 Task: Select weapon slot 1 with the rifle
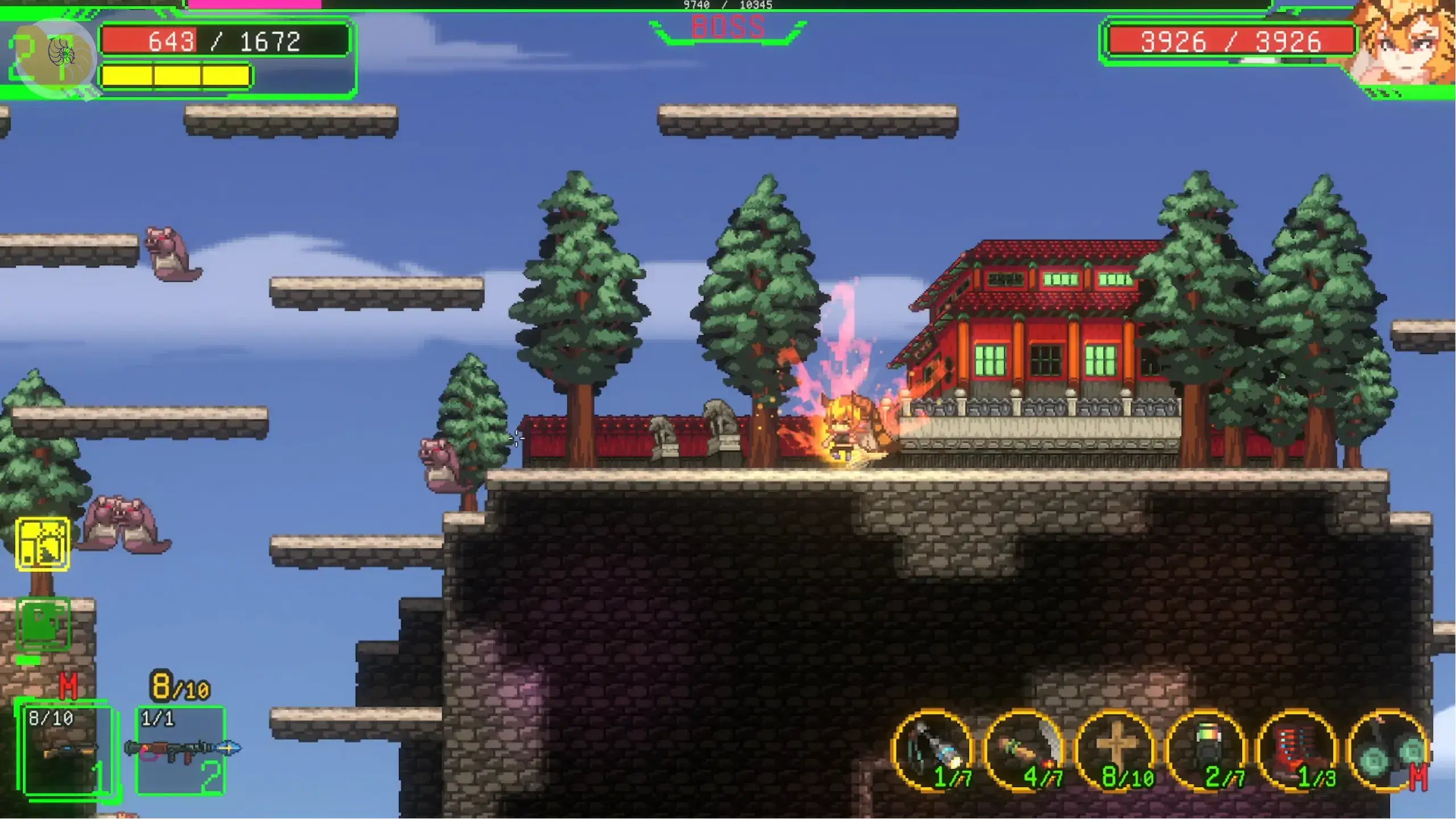tap(68, 750)
